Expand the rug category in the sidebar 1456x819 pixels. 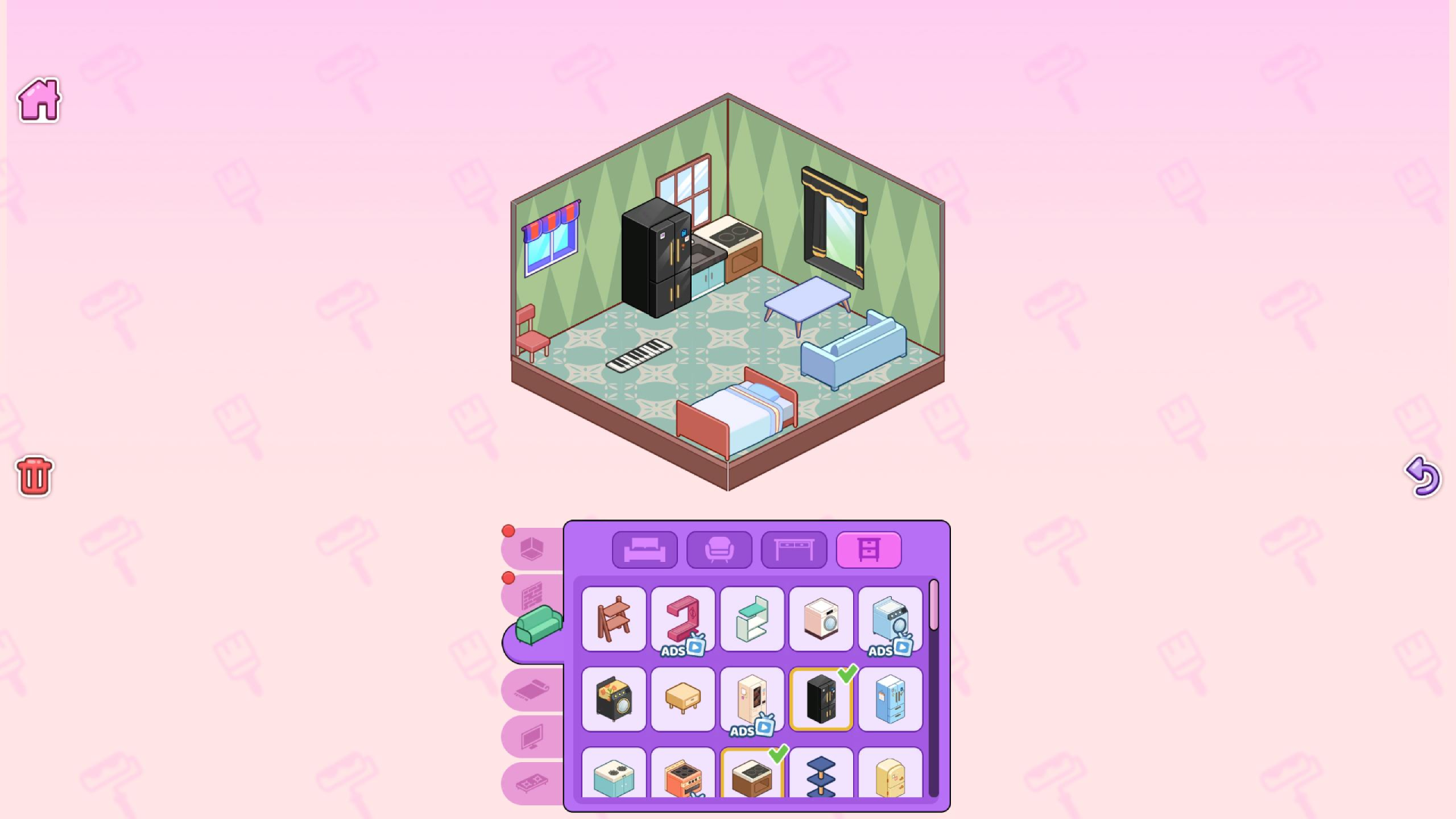(x=532, y=689)
